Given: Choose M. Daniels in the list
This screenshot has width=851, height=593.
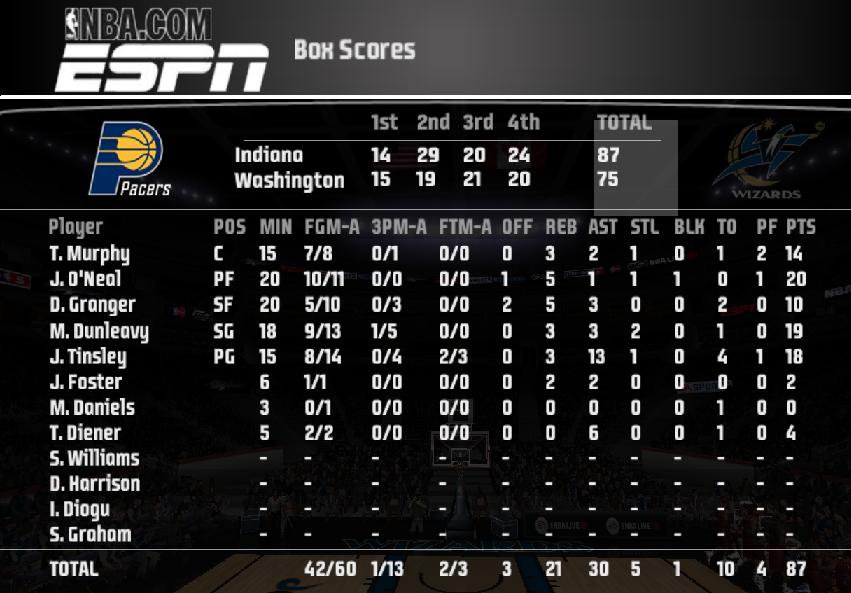Looking at the screenshot, I should 92,408.
